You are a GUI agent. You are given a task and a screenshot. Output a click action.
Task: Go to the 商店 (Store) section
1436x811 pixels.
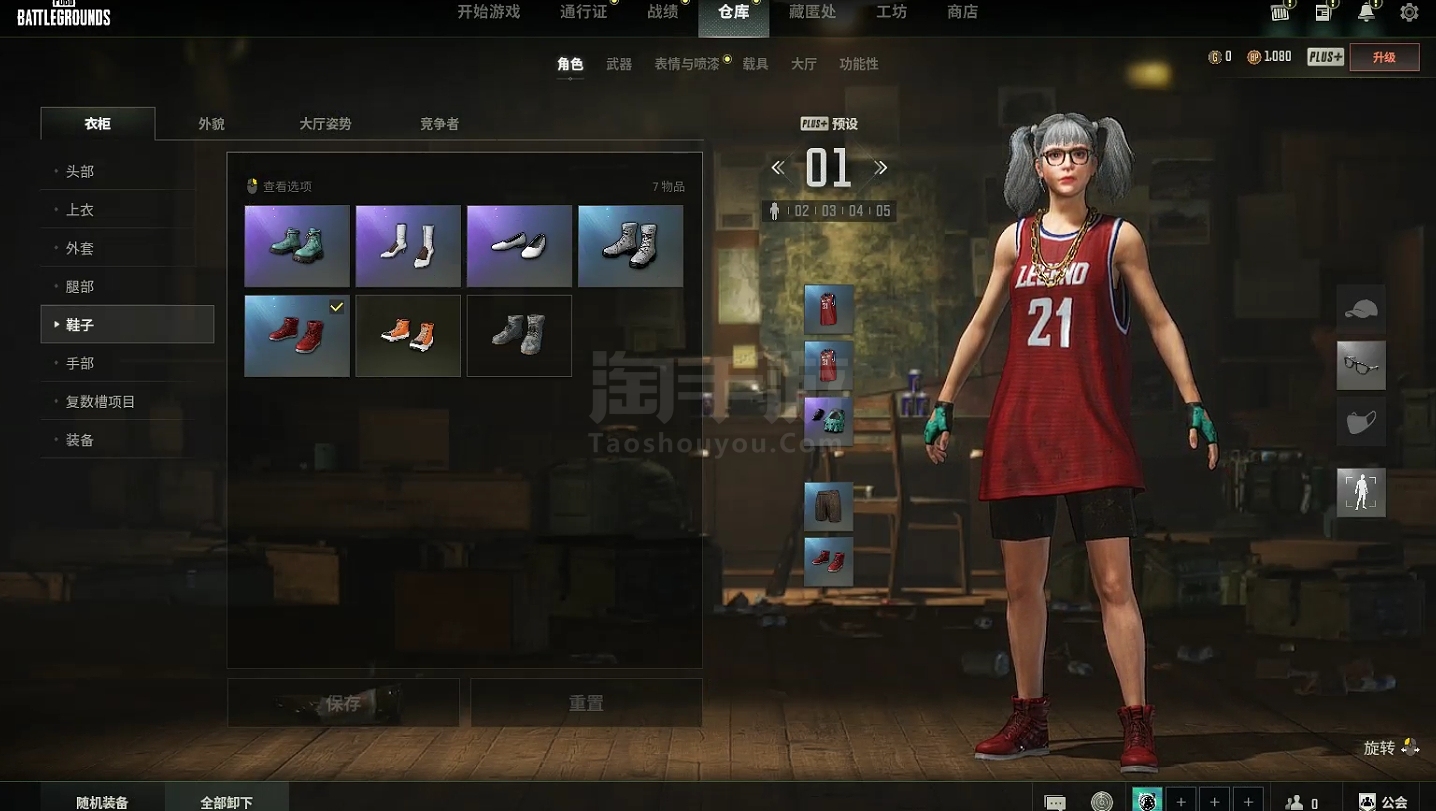(962, 12)
